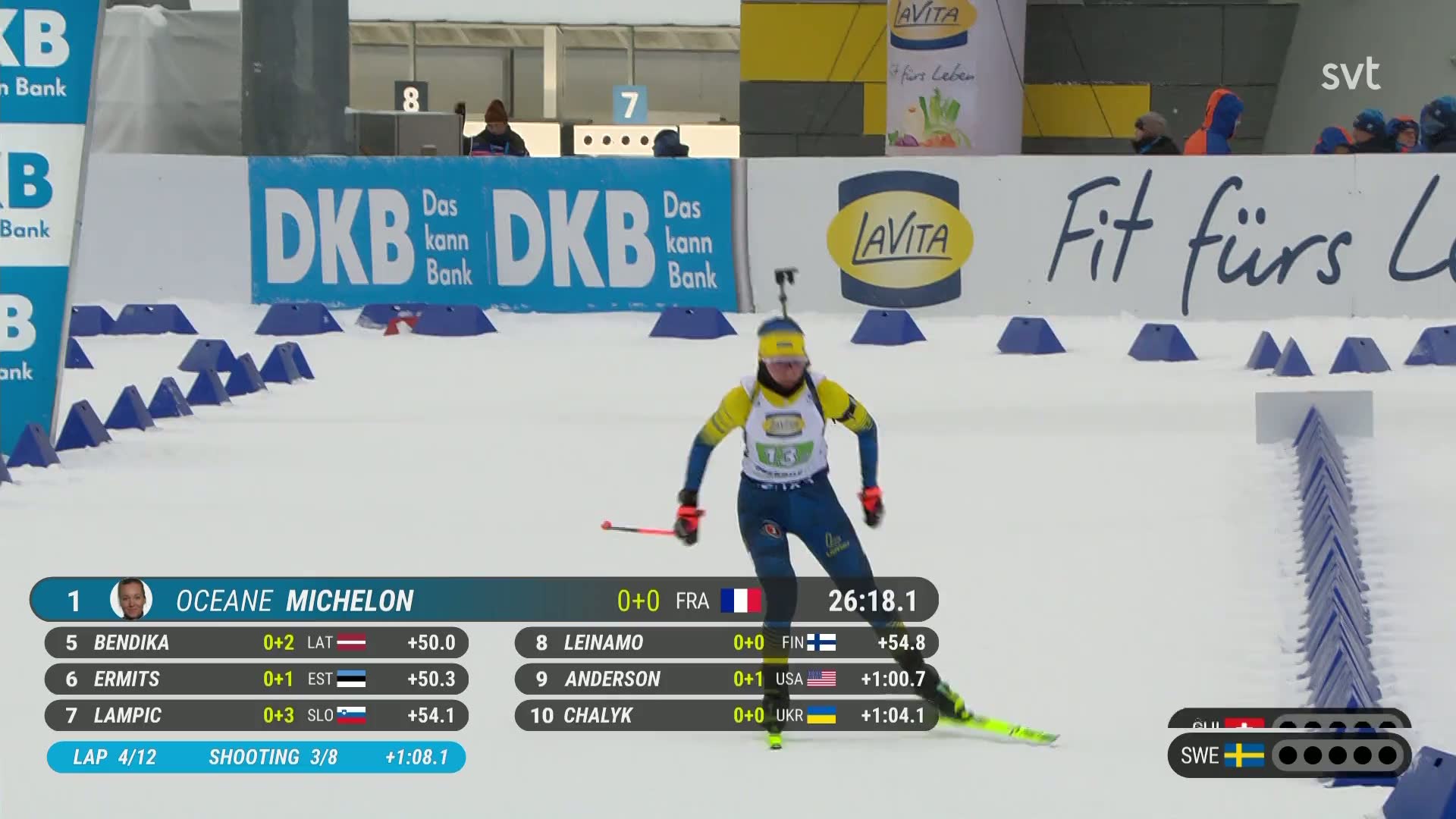The image size is (1456, 819).
Task: Pick the Leinamo FIN standings row
Action: (726, 642)
